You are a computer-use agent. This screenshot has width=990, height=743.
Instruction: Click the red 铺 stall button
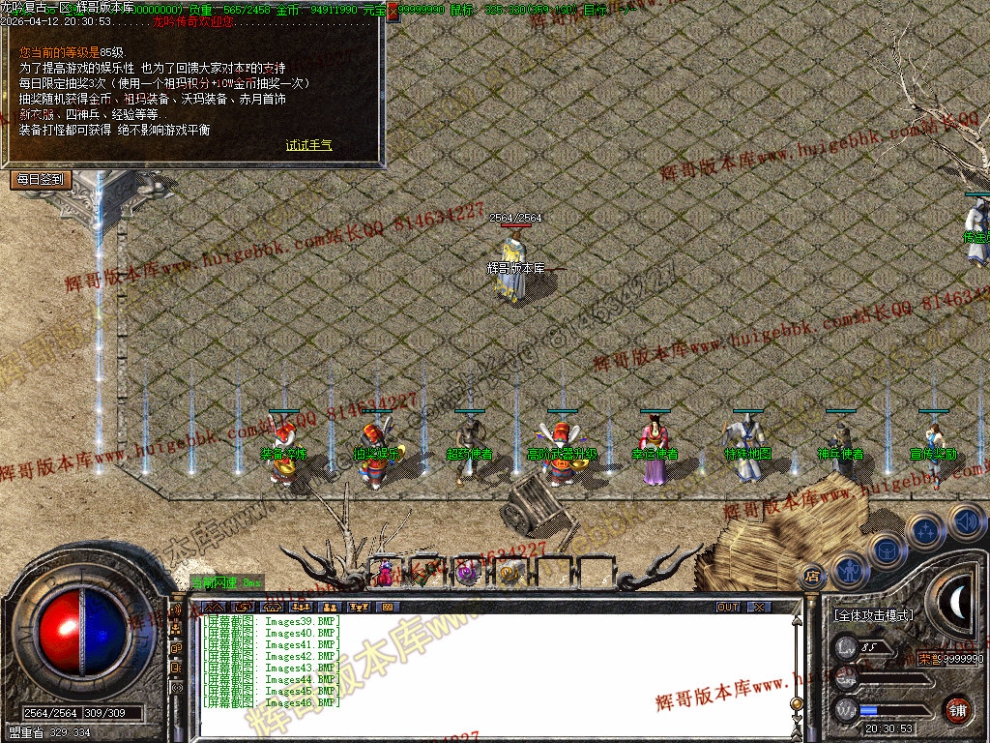click(x=958, y=708)
